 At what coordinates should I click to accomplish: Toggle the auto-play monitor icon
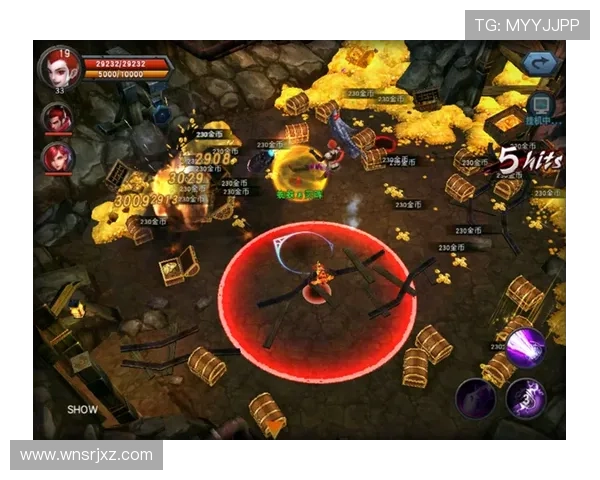click(x=541, y=104)
